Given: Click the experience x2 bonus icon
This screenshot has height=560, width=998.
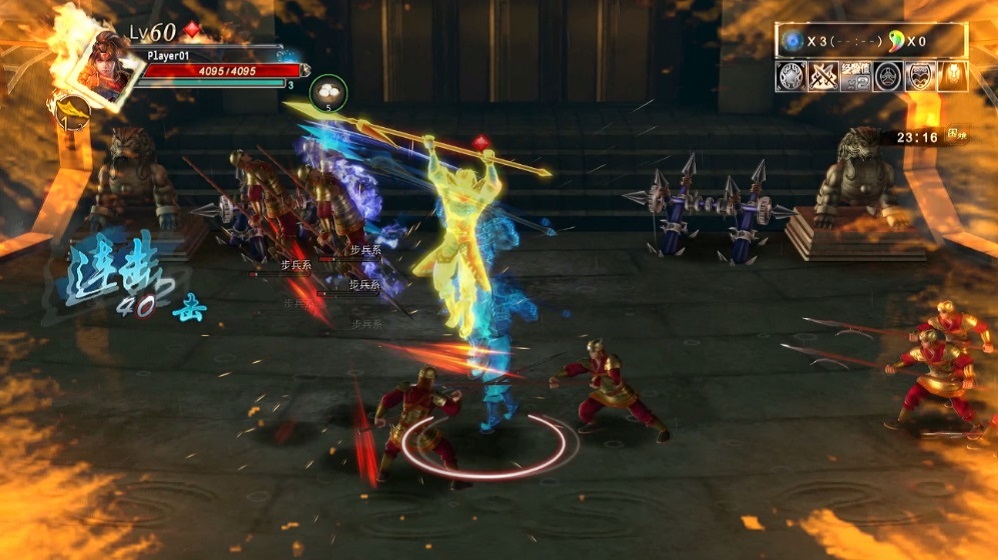Looking at the screenshot, I should [856, 76].
